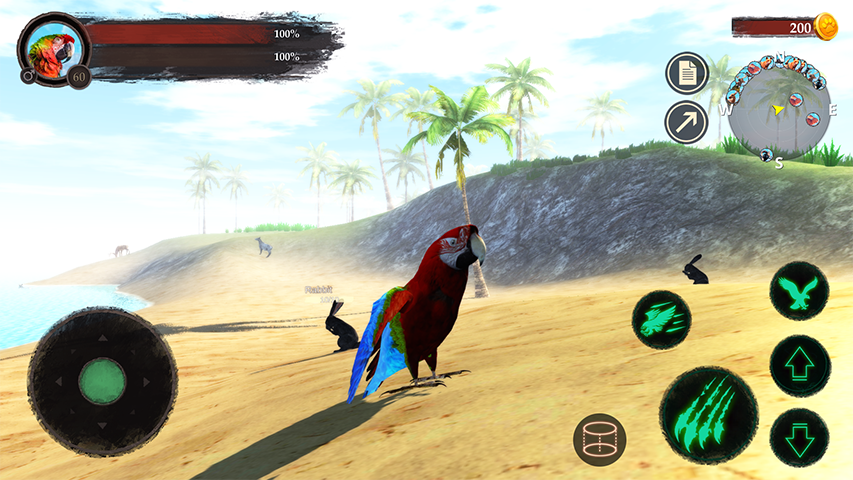Screen dimensions: 853x480
Task: Click the gold coin currency icon
Action: coord(826,27)
